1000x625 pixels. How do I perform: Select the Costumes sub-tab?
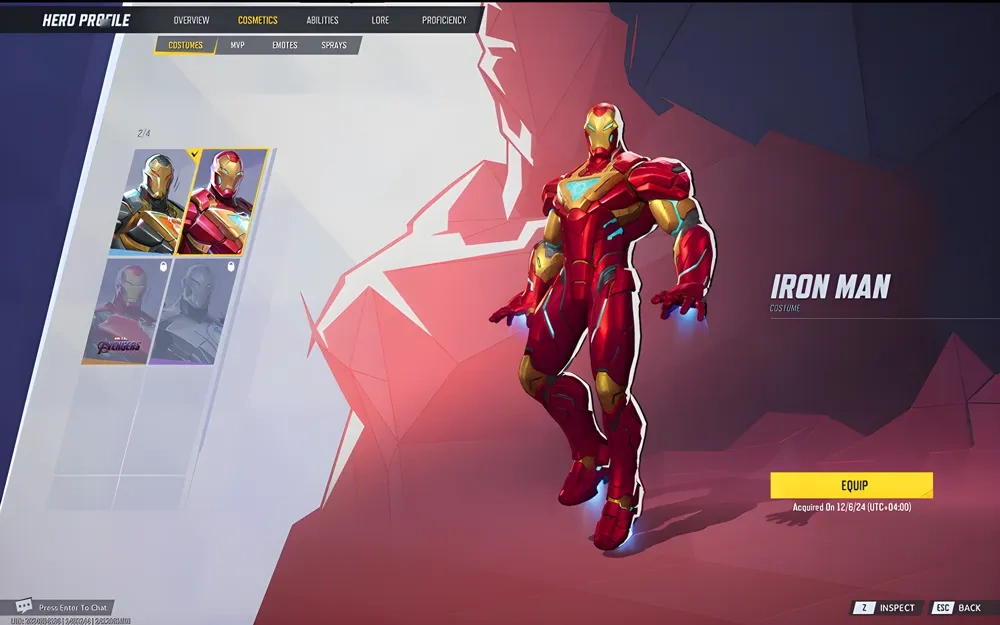185,45
